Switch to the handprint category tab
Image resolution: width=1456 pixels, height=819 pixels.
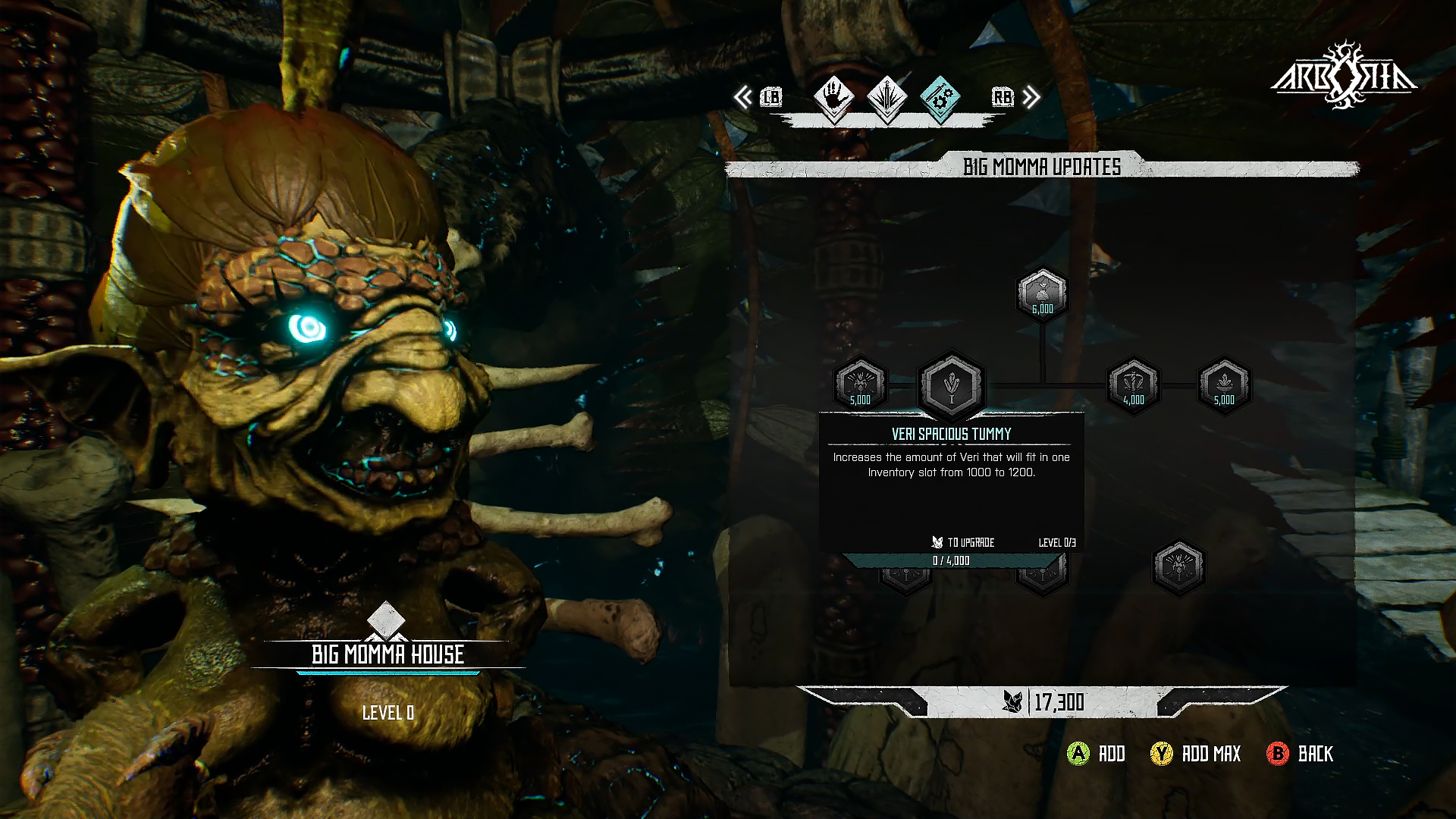pyautogui.click(x=833, y=98)
